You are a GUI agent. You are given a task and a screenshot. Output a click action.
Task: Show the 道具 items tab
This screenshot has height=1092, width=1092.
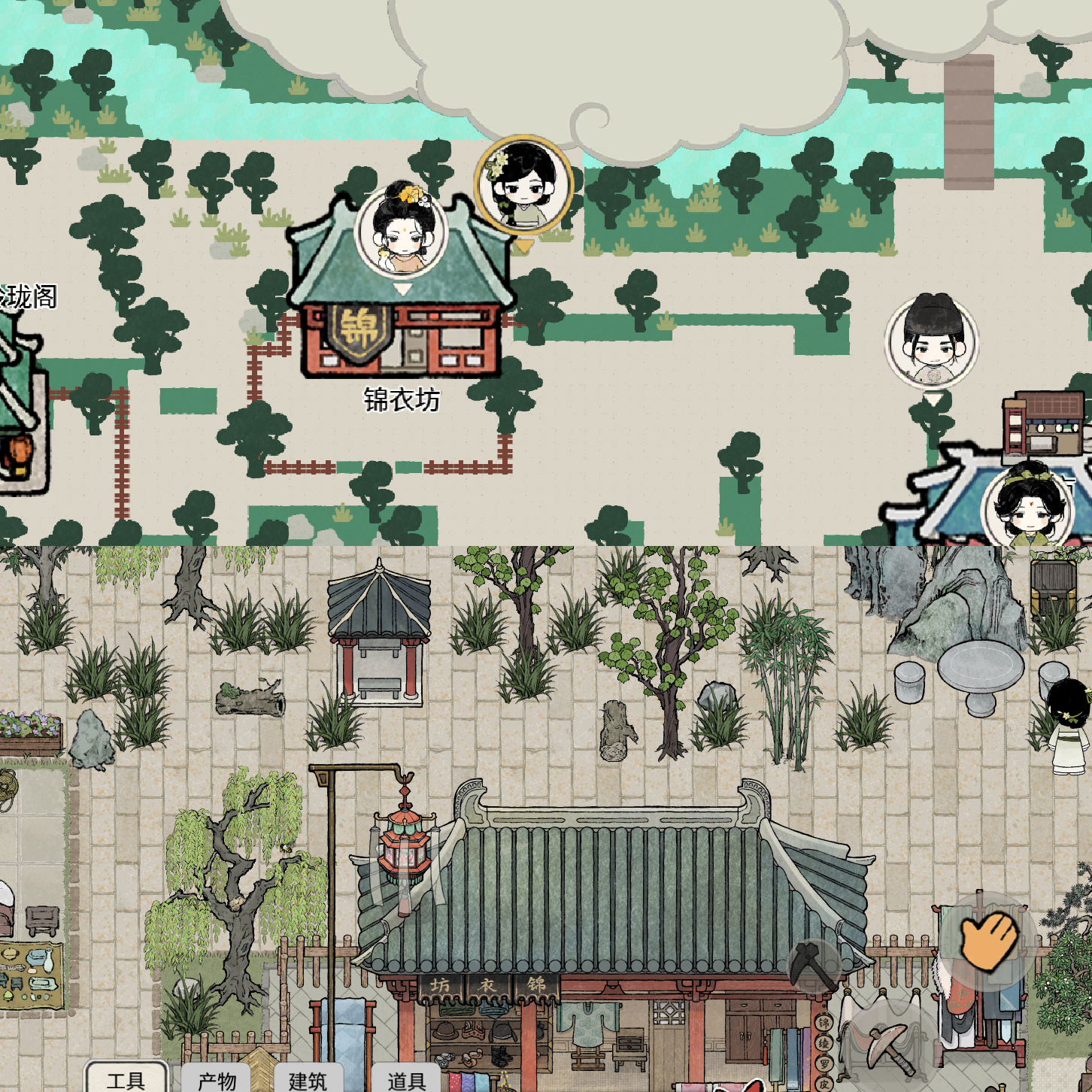click(x=406, y=1079)
